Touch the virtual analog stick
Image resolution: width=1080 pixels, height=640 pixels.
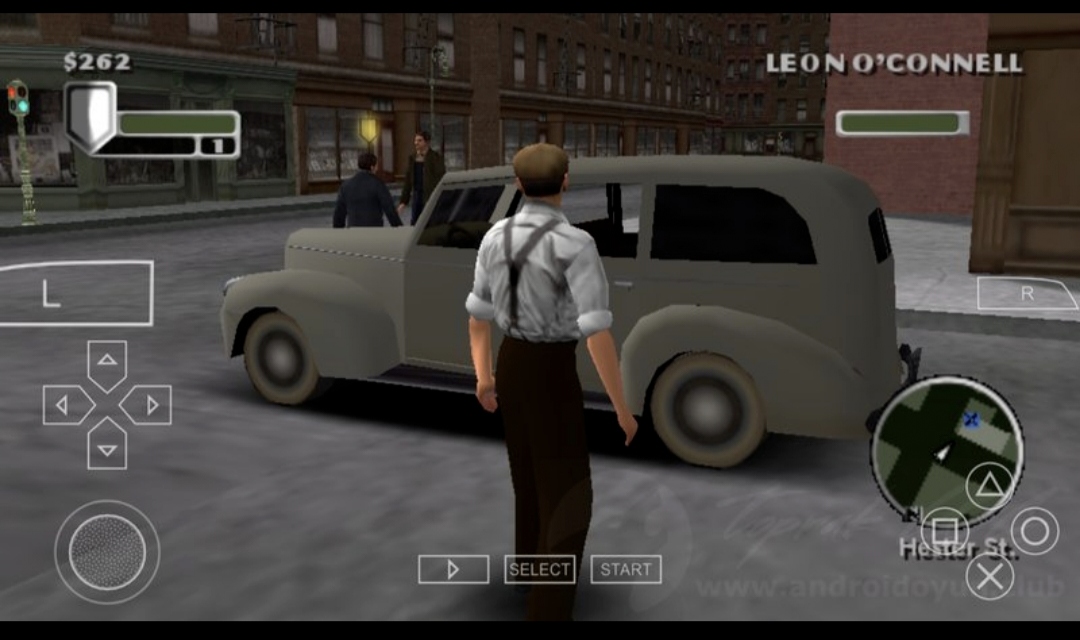click(x=107, y=552)
